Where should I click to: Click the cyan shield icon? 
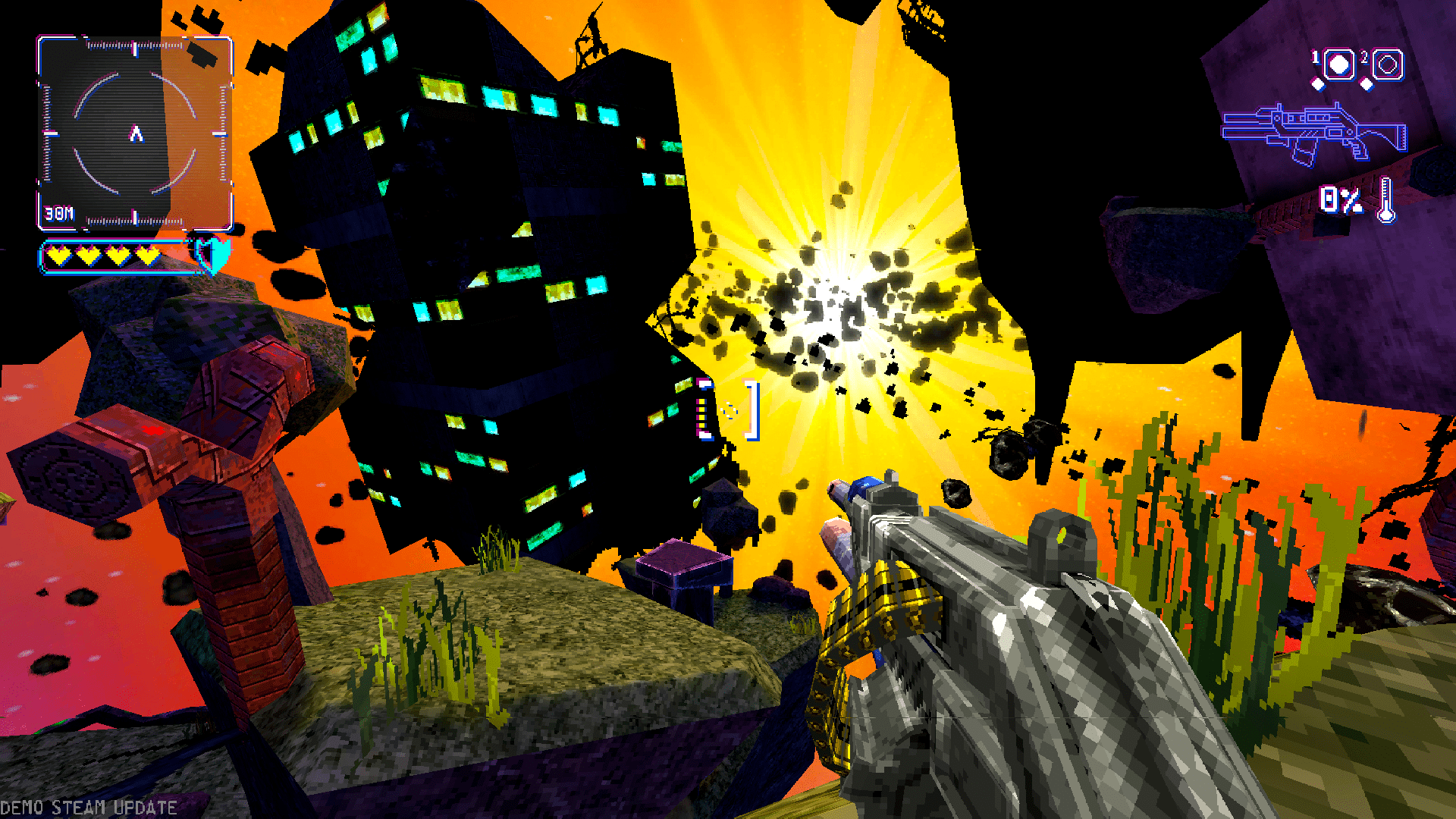tap(214, 254)
